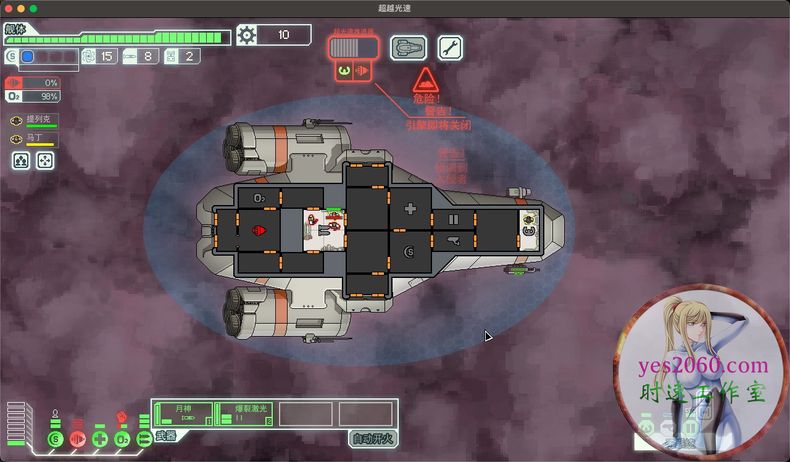Minimize the window with the yellow button
The width and height of the screenshot is (790, 462).
(20, 8)
